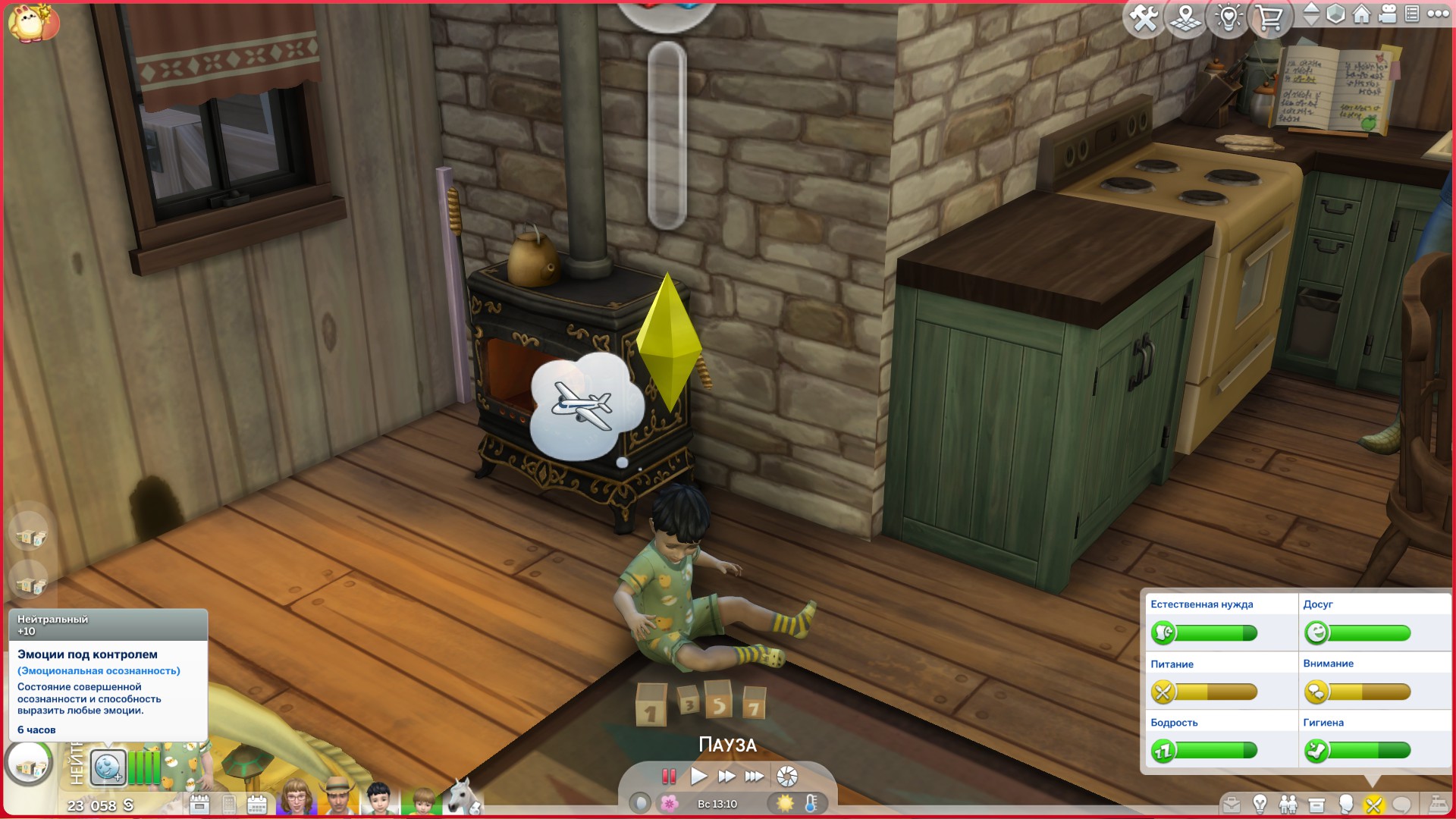The height and width of the screenshot is (819, 1456).
Task: Open the three-dots game options menu
Action: 1438,14
